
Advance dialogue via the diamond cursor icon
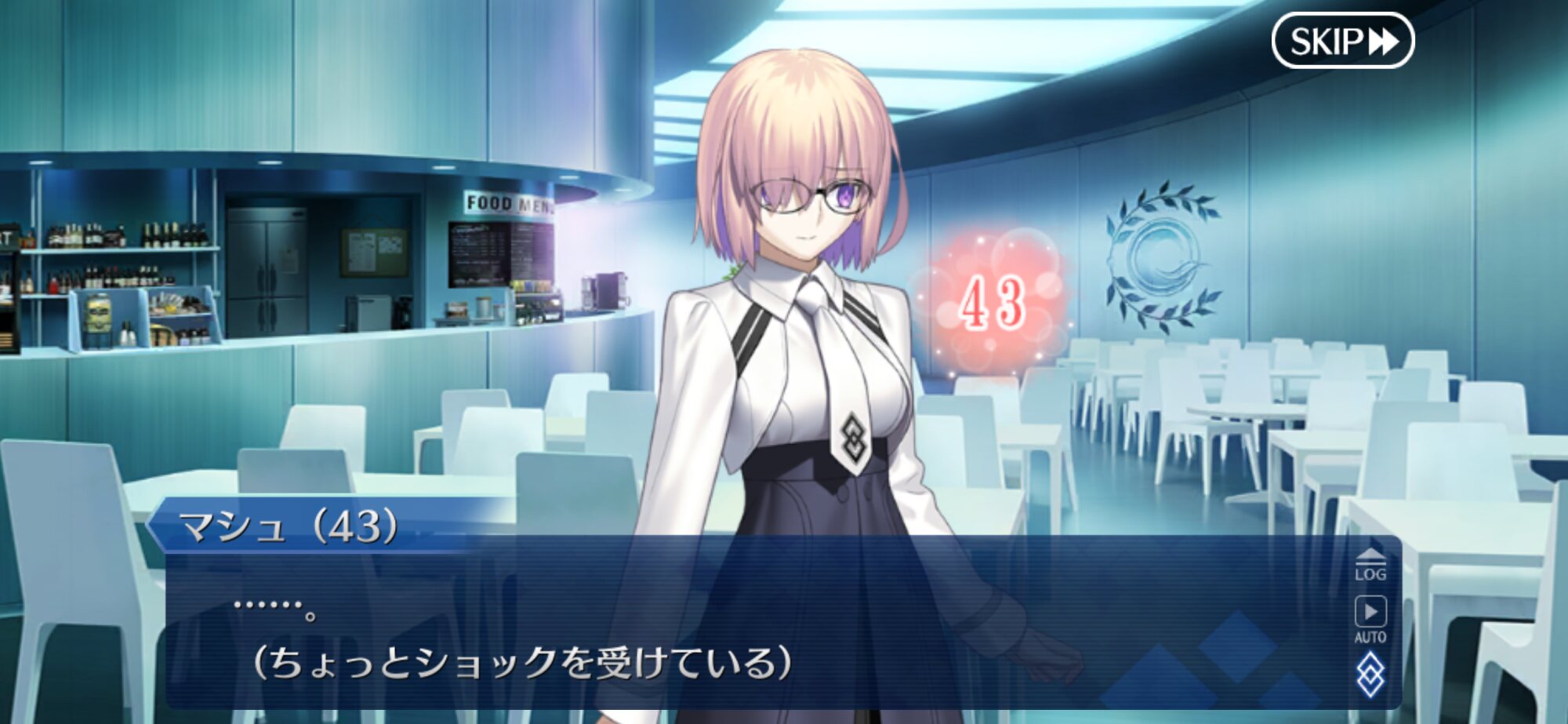[x=1370, y=675]
